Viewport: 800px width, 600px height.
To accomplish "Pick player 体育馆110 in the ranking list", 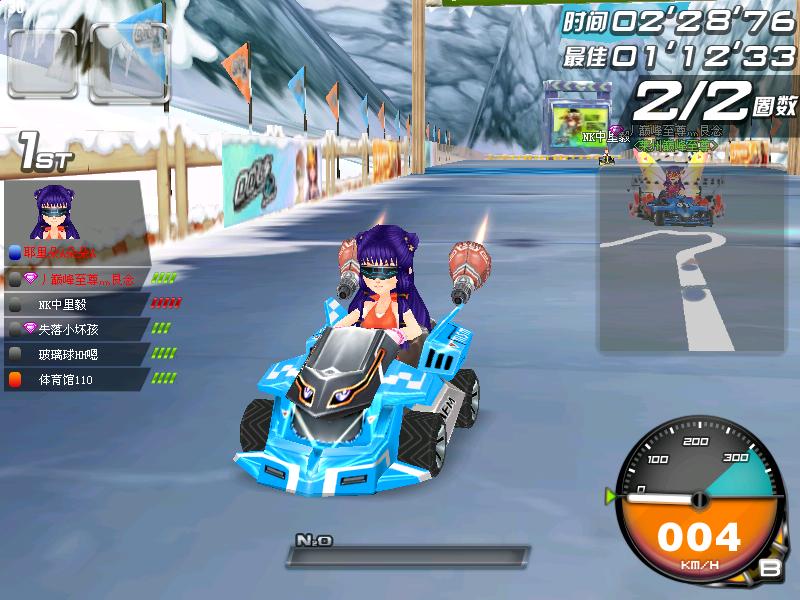I will coord(78,379).
